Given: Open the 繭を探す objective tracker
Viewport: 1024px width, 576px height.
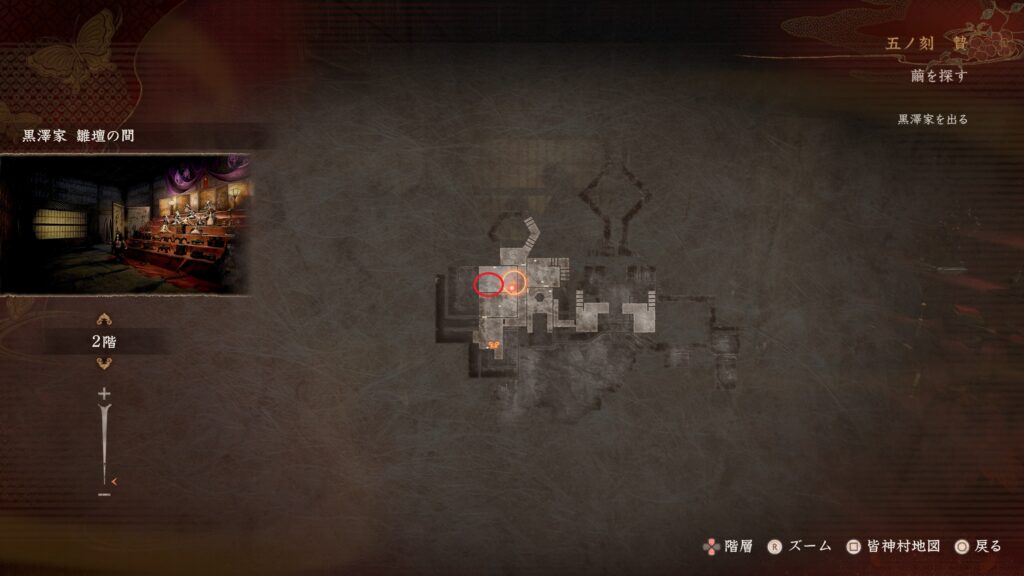Looking at the screenshot, I should (x=940, y=76).
